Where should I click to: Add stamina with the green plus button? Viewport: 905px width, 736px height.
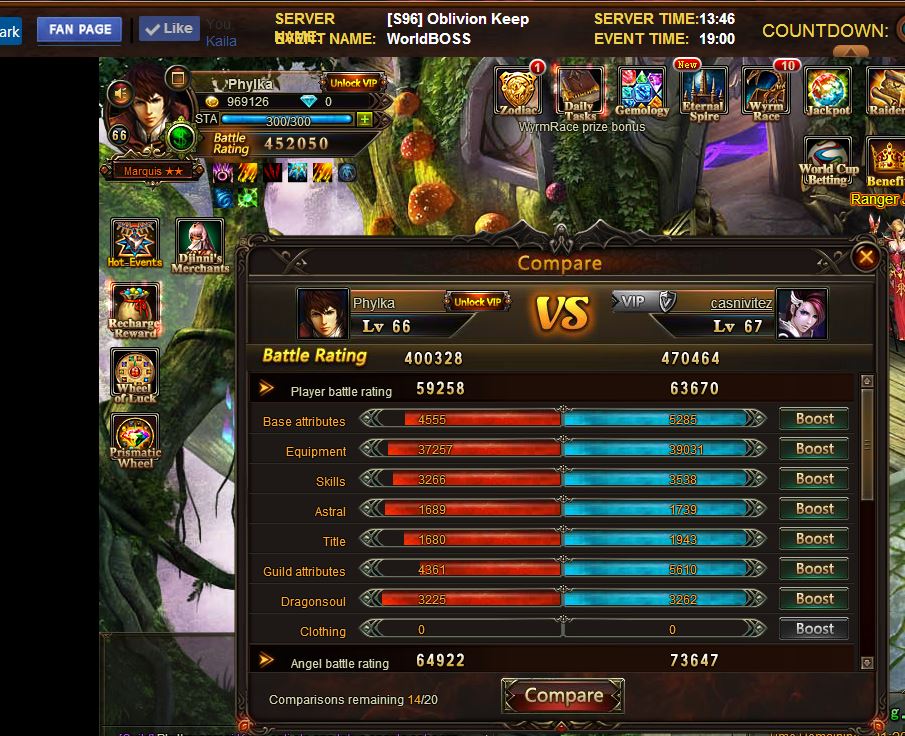click(365, 119)
